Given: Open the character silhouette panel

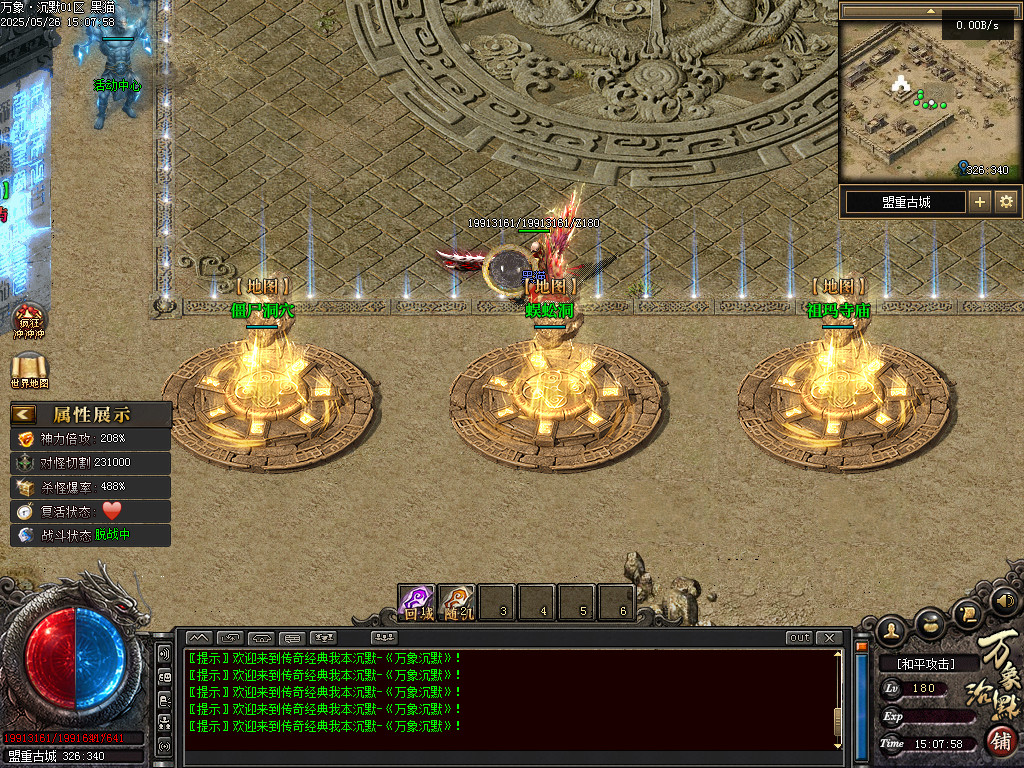Looking at the screenshot, I should [x=892, y=629].
